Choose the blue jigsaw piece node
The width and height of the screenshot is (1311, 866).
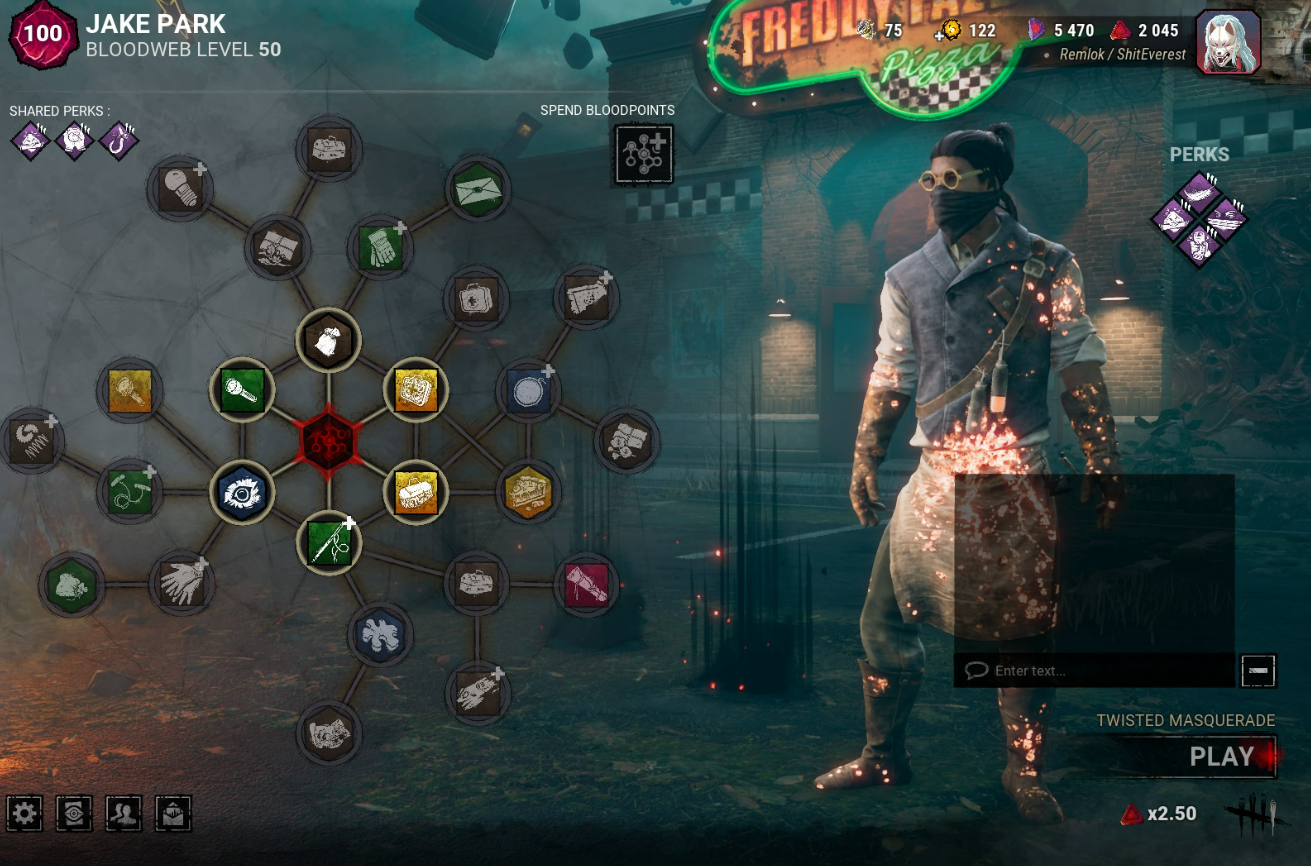(x=380, y=634)
